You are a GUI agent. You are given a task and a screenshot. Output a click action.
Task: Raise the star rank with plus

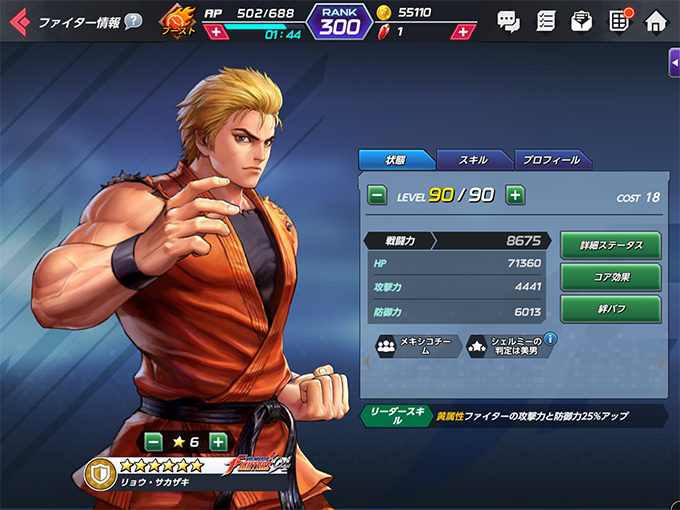pyautogui.click(x=219, y=442)
